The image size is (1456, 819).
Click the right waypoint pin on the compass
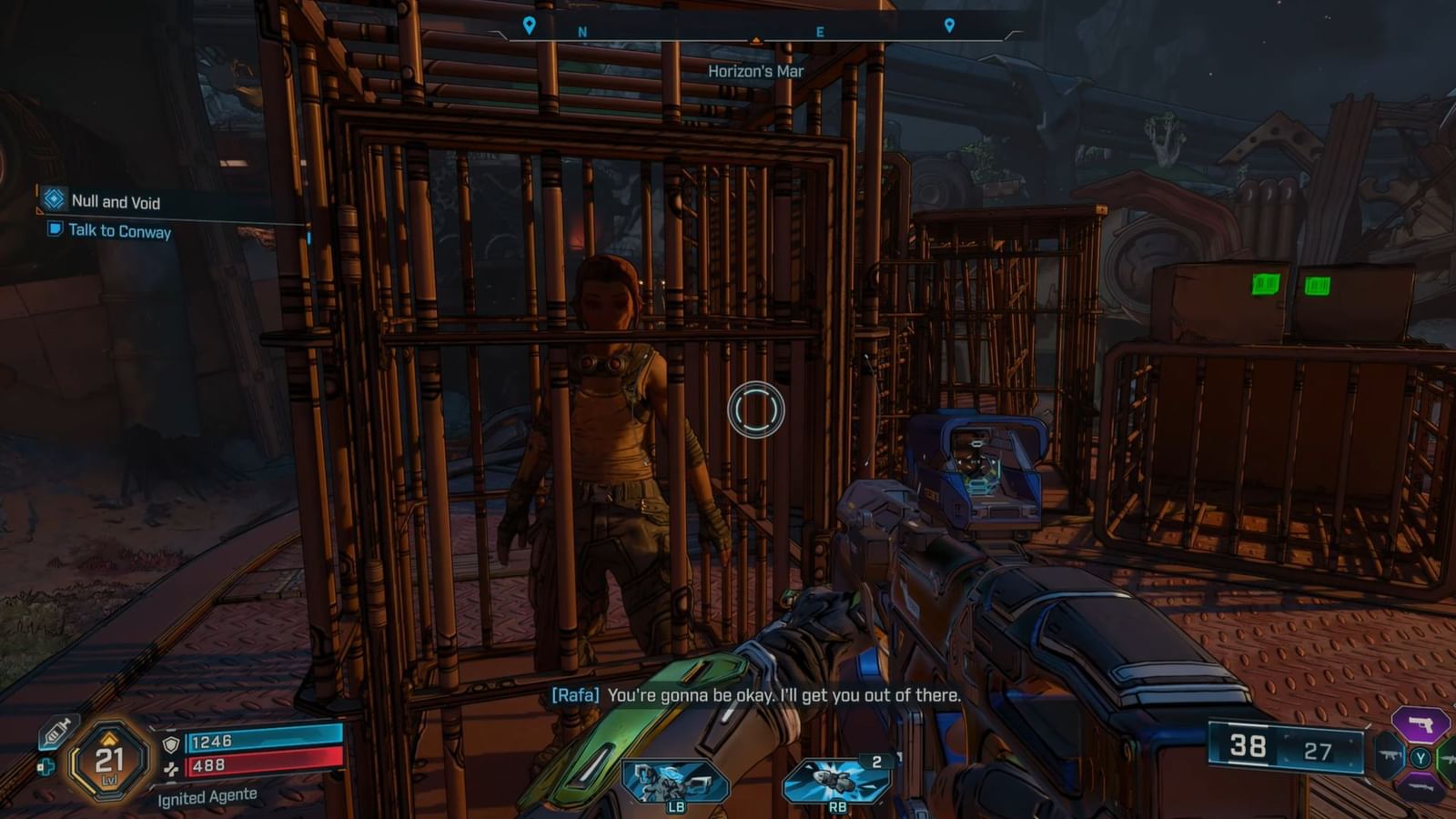click(949, 25)
